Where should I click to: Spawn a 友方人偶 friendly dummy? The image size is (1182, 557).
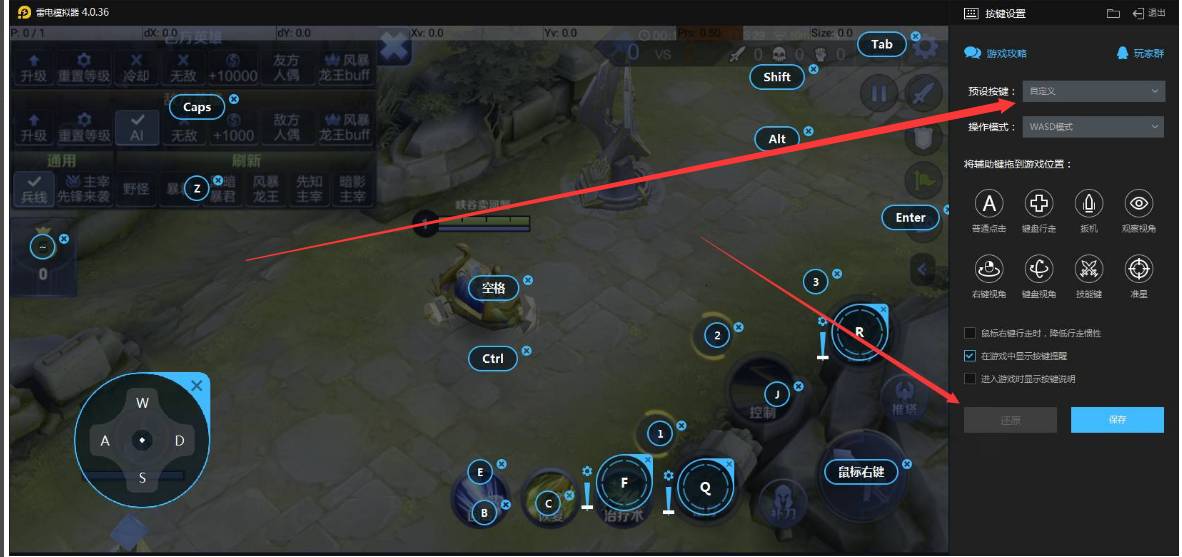[x=285, y=67]
